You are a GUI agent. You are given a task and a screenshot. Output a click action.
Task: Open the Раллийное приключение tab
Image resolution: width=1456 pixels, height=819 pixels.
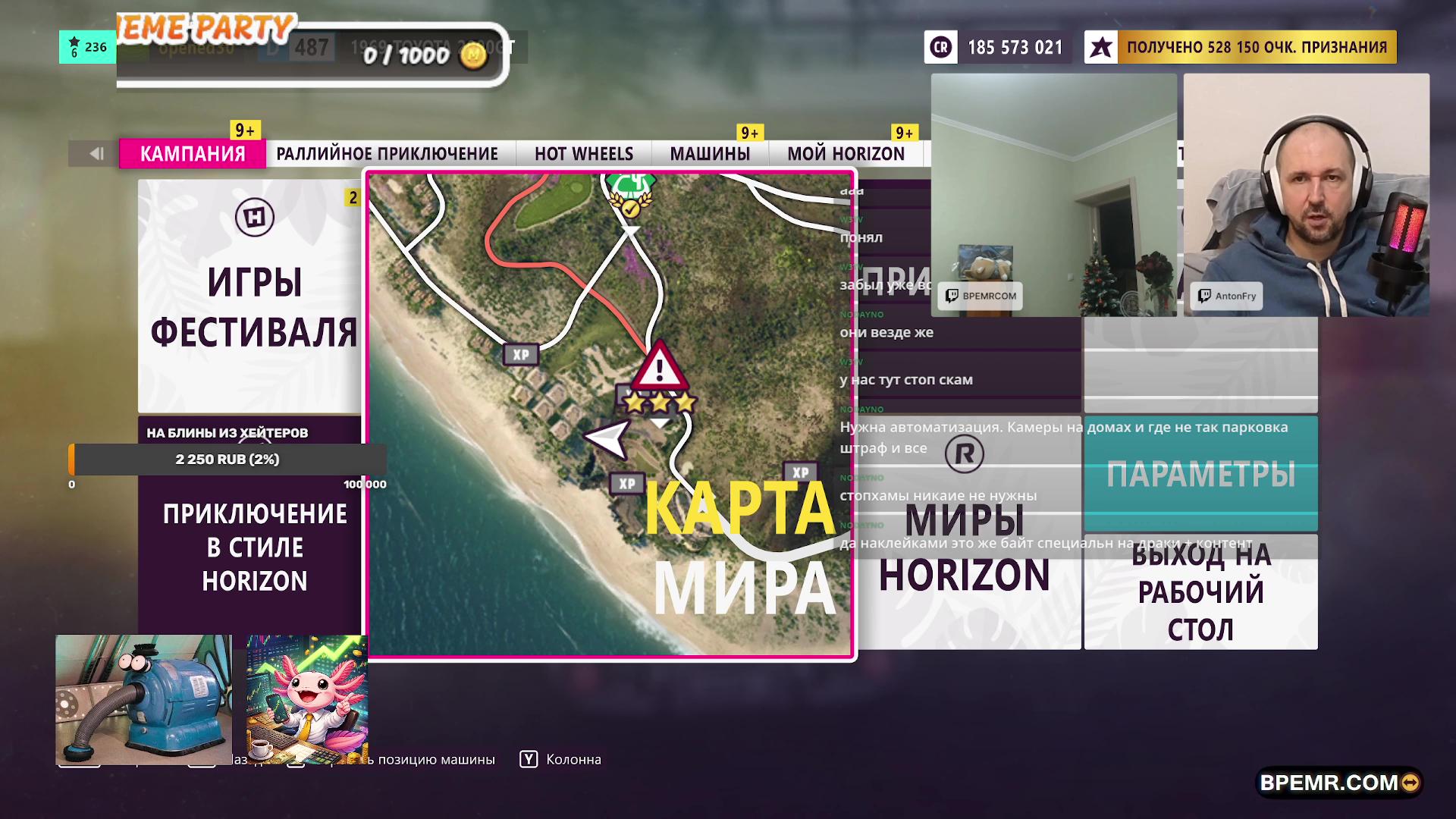point(387,154)
